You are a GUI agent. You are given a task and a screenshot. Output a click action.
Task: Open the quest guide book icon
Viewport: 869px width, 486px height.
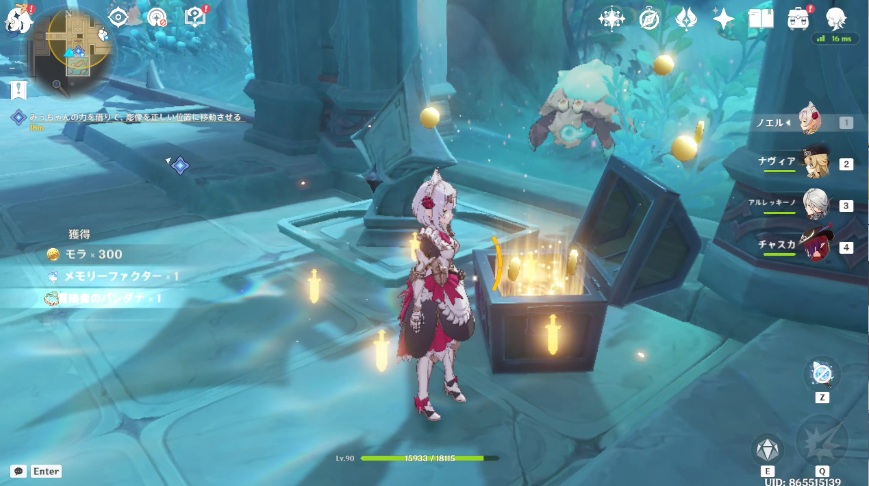click(196, 16)
